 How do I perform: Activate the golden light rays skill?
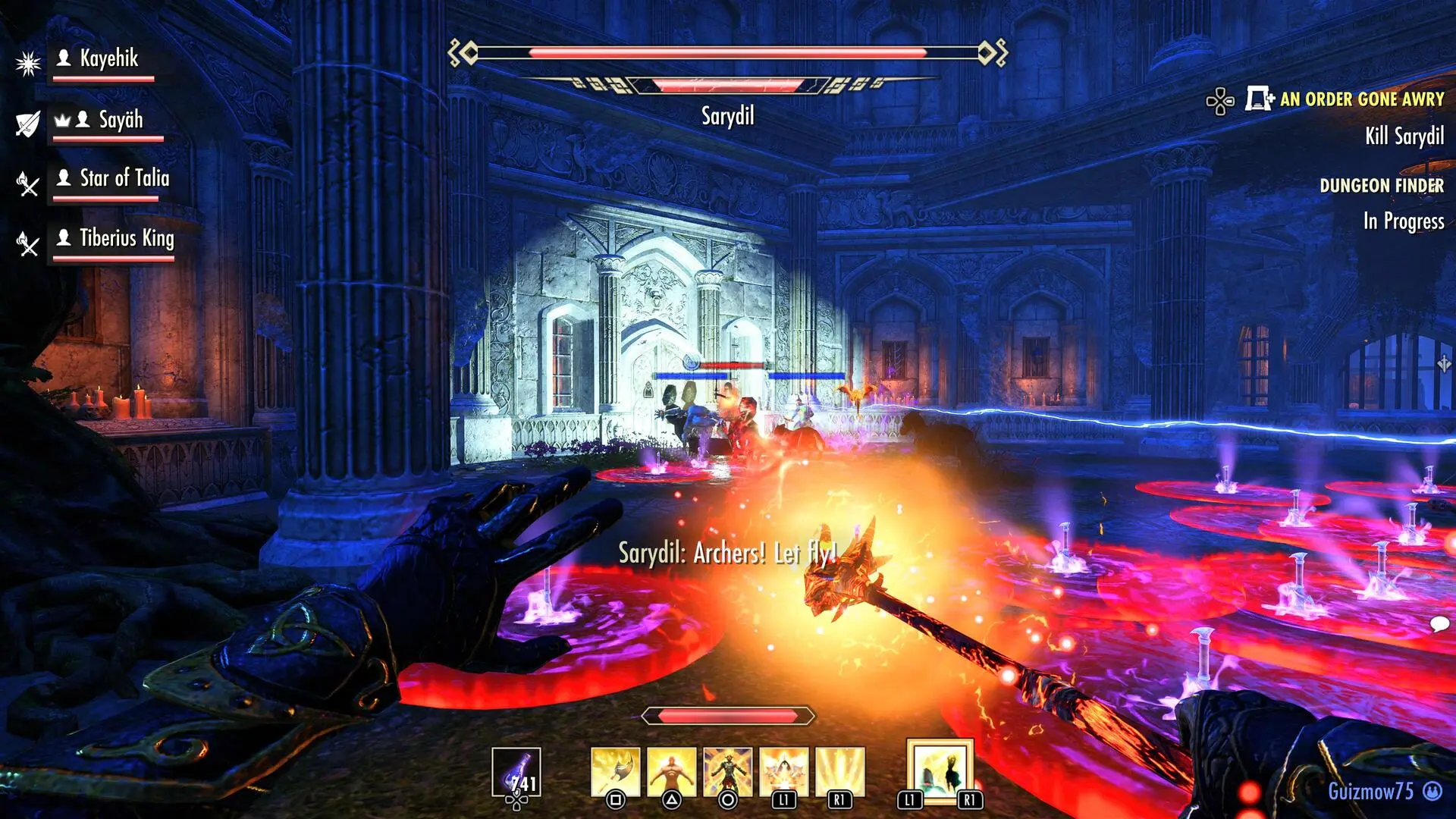(x=839, y=771)
